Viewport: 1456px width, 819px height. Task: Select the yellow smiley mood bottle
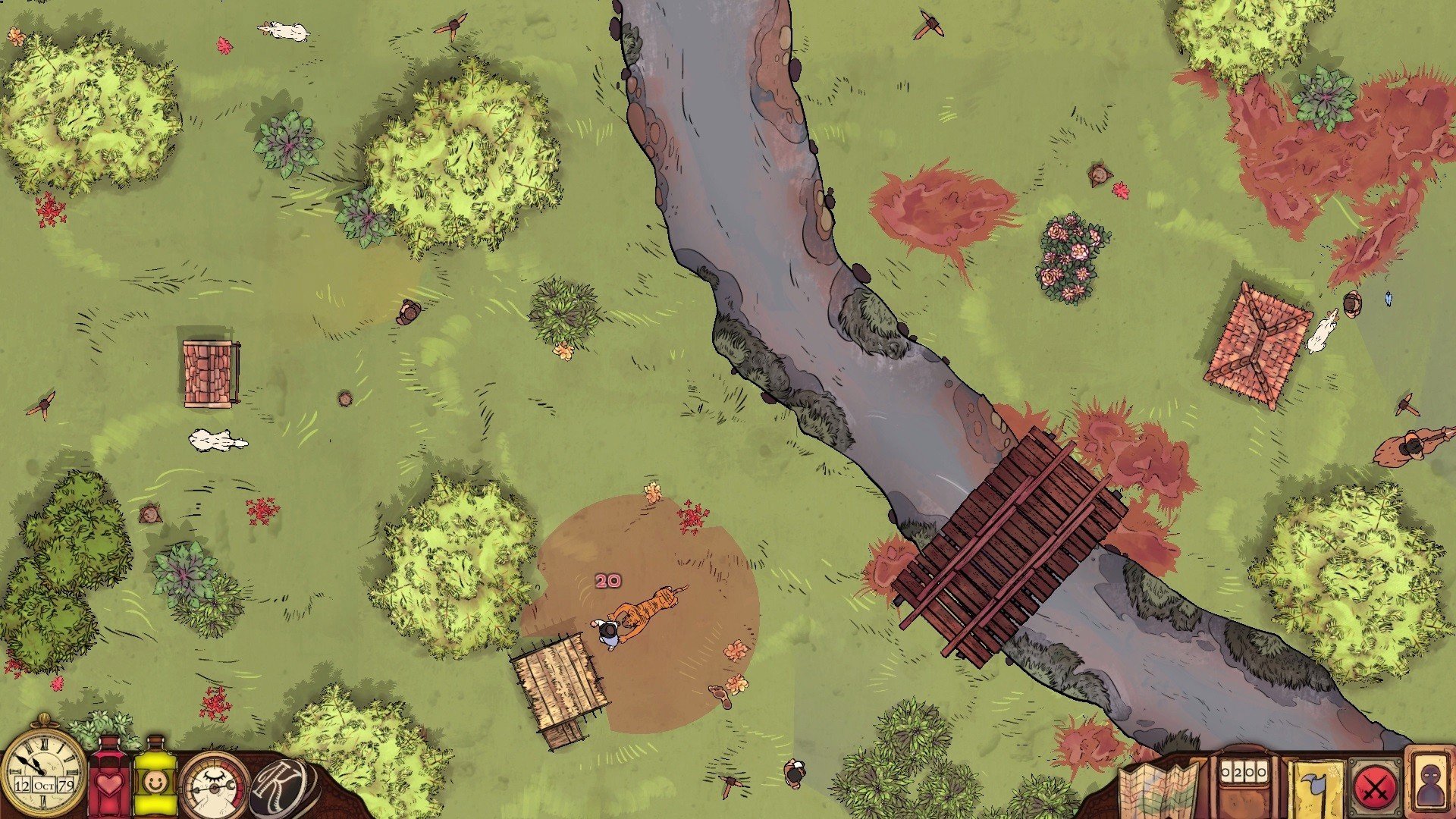click(155, 780)
